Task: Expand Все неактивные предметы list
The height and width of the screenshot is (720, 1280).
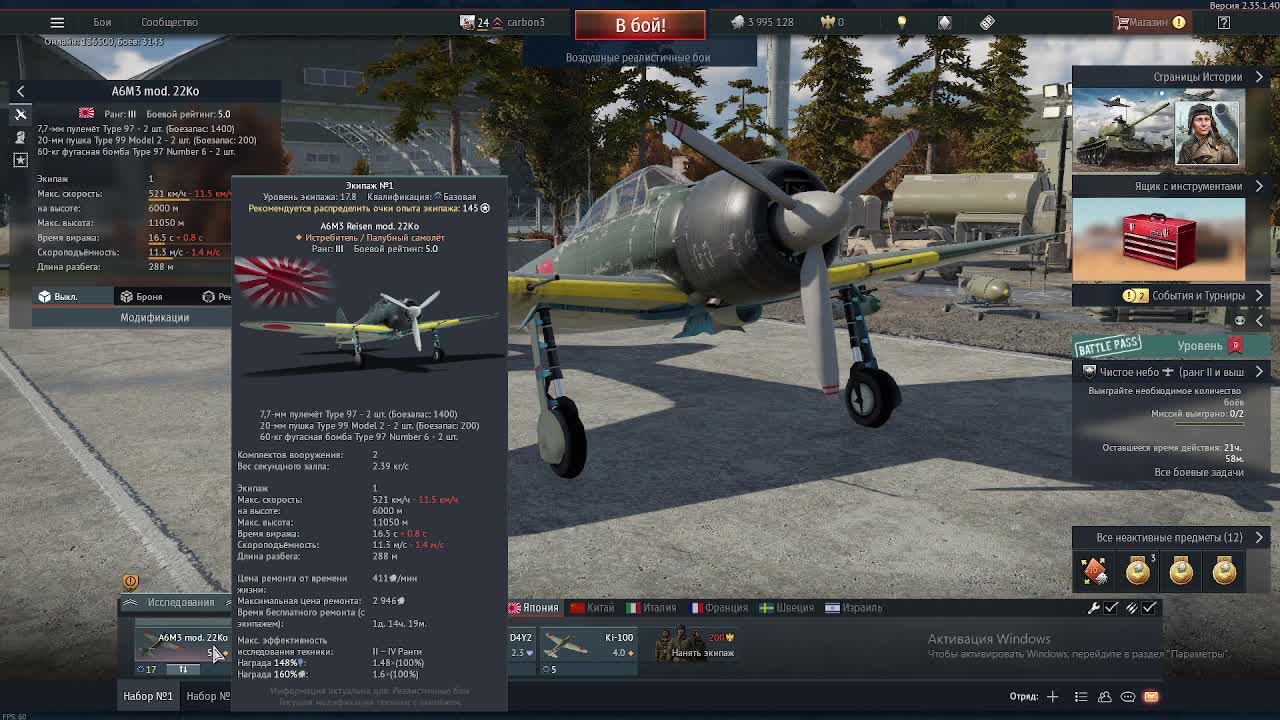Action: 1169,538
